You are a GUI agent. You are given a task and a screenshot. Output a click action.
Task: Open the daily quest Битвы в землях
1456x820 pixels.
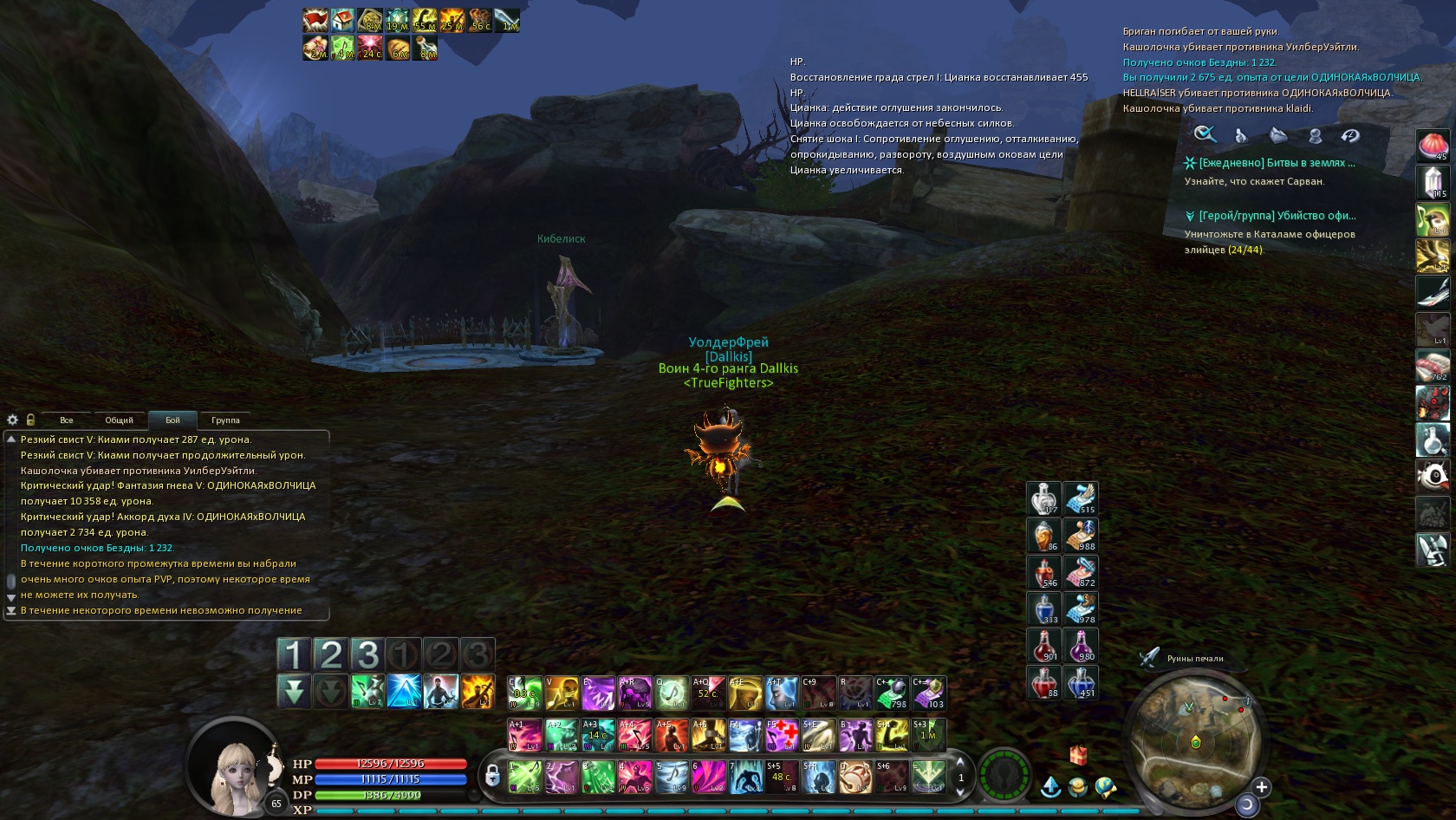pyautogui.click(x=1277, y=163)
